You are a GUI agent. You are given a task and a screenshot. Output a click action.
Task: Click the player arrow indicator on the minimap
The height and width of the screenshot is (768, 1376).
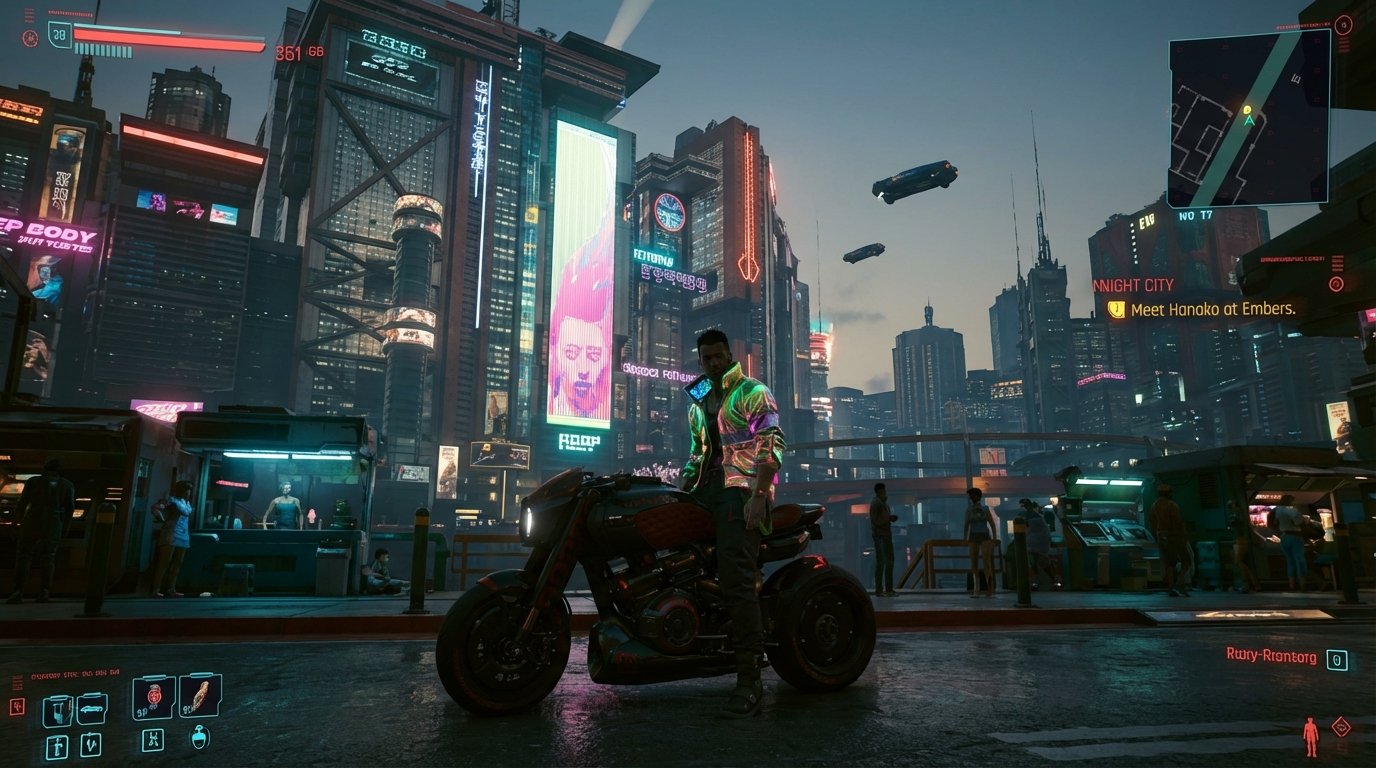click(x=1249, y=120)
